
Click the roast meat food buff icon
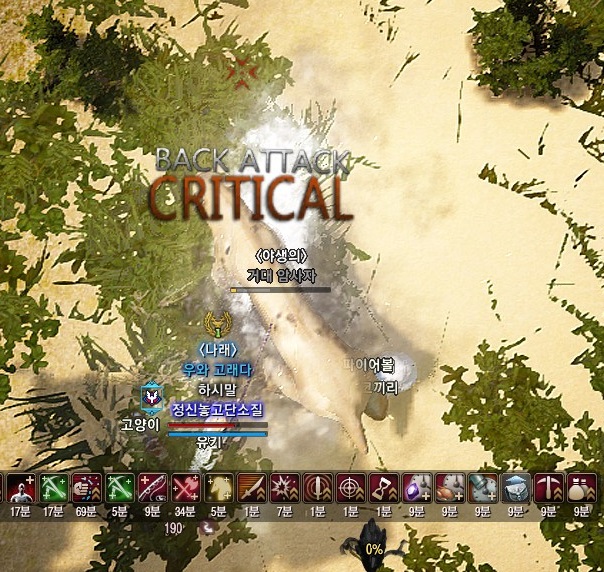tap(449, 488)
